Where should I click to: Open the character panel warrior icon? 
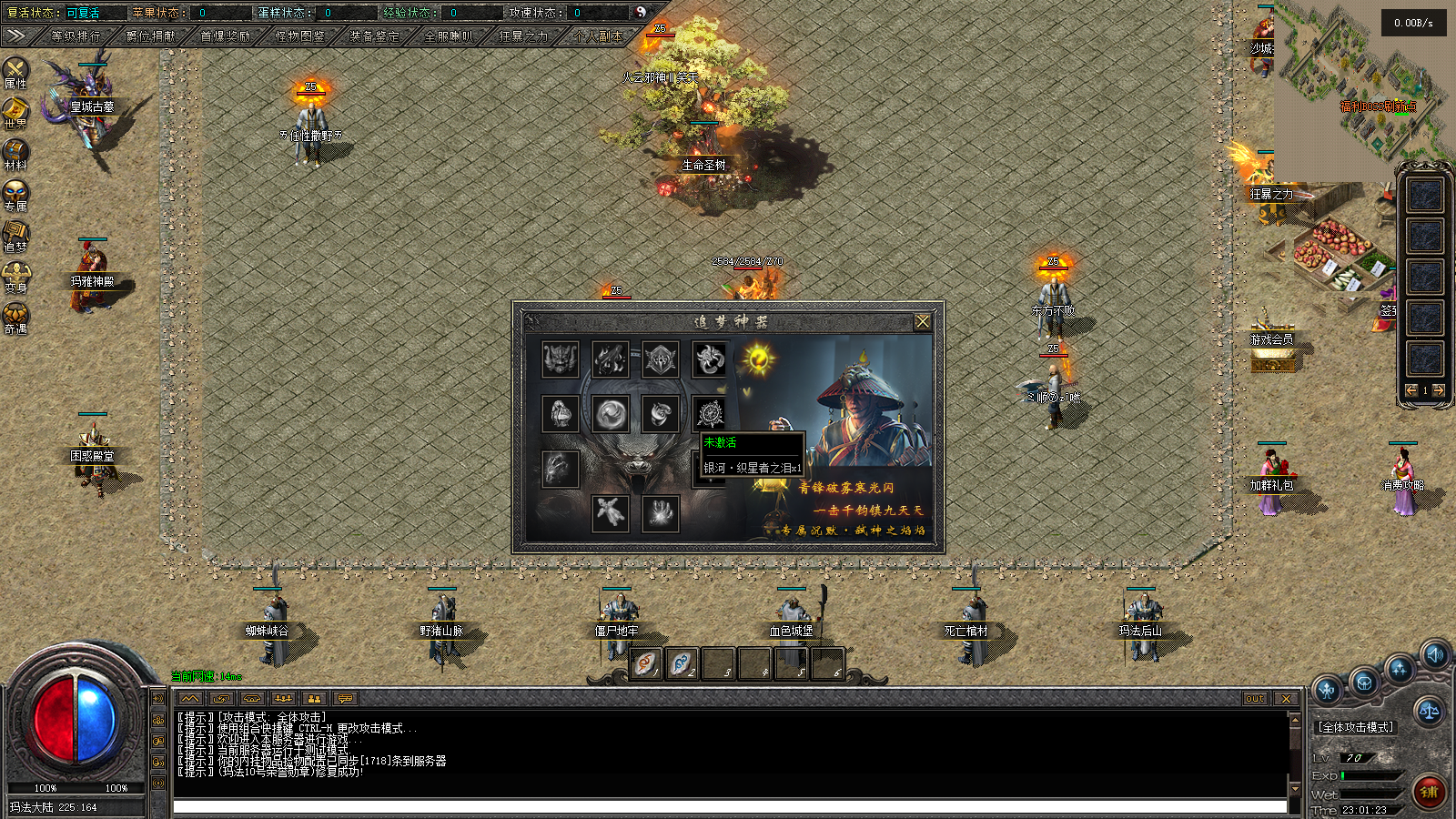(1327, 690)
